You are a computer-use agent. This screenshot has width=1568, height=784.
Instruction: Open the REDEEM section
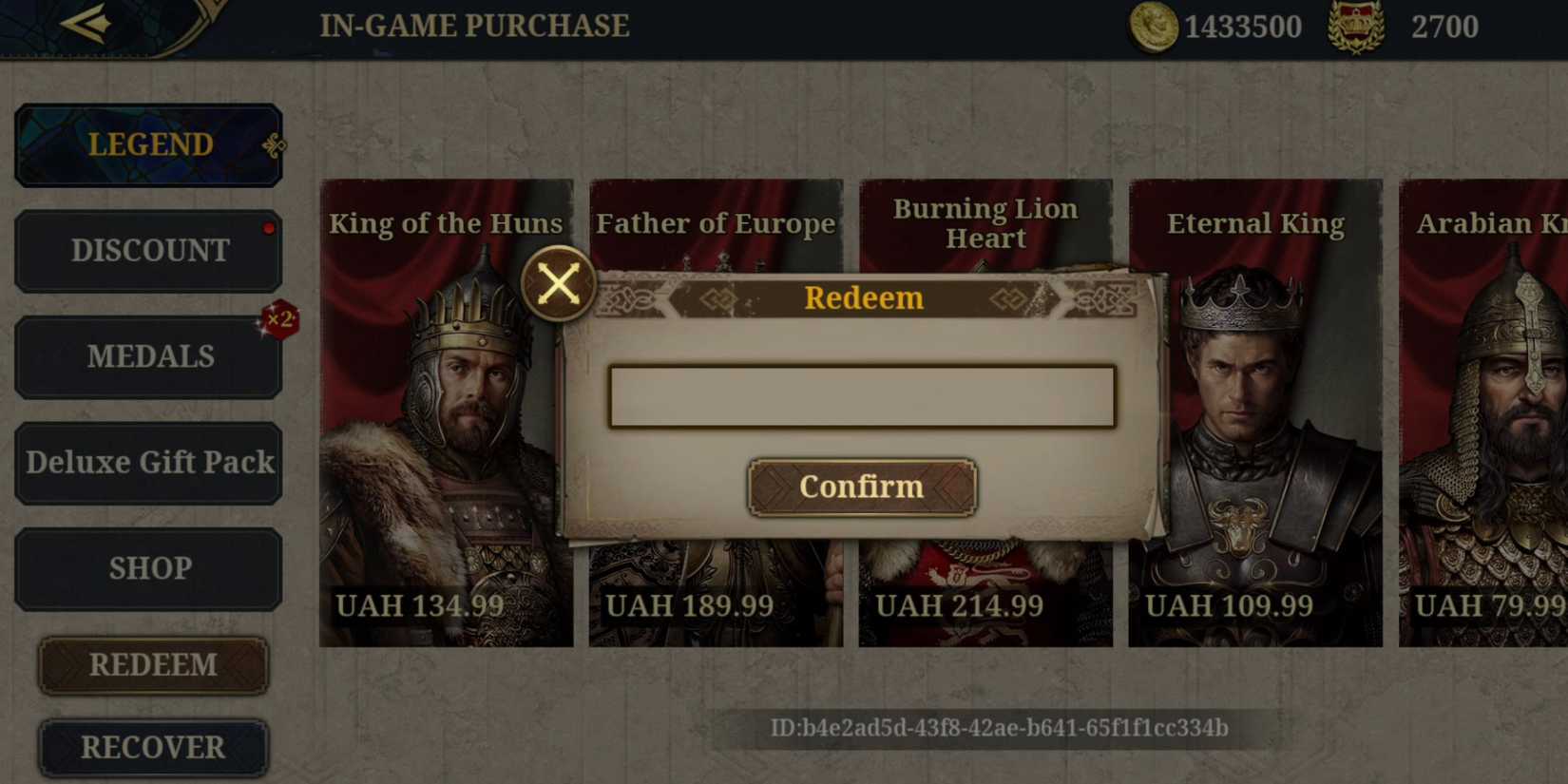[153, 665]
